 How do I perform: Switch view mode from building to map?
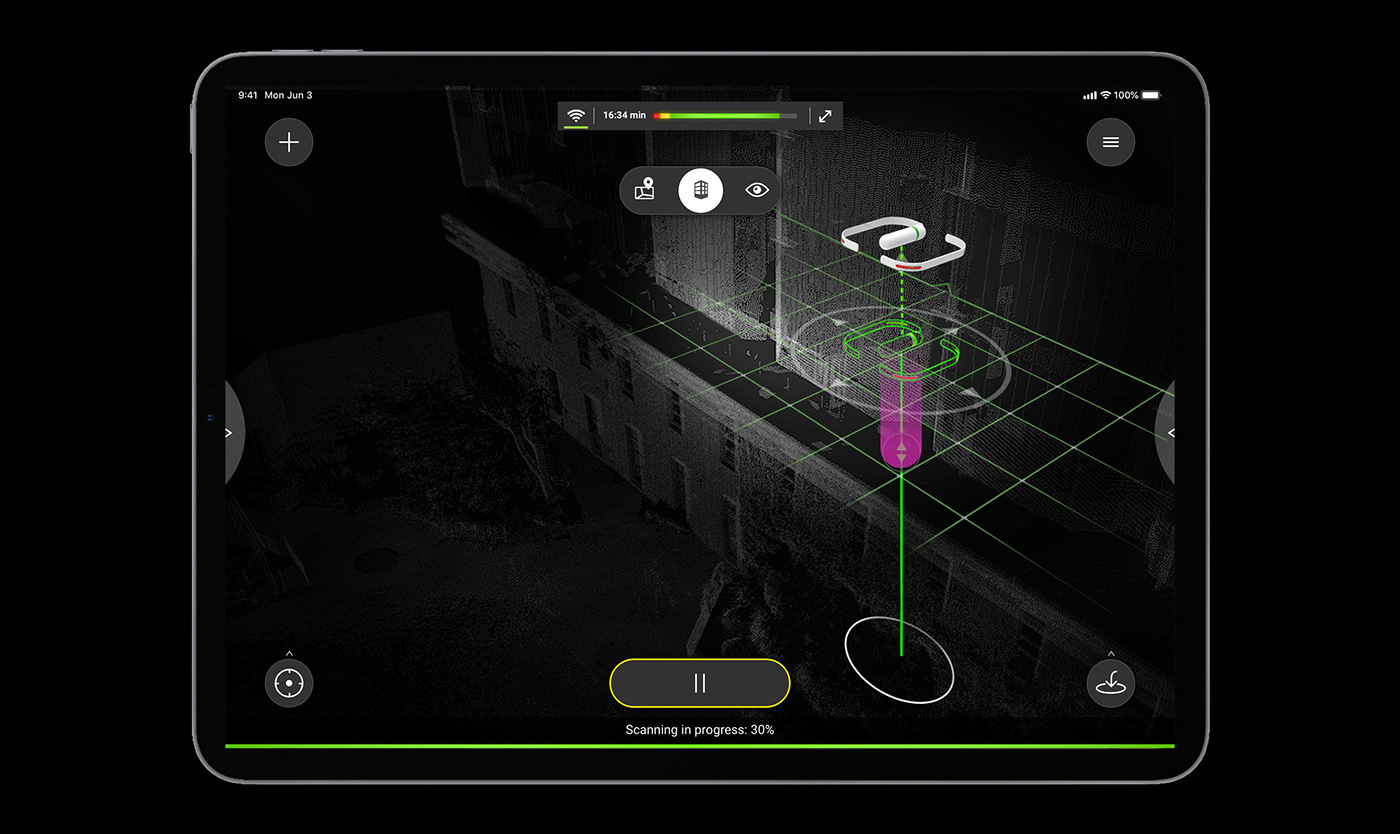point(644,190)
